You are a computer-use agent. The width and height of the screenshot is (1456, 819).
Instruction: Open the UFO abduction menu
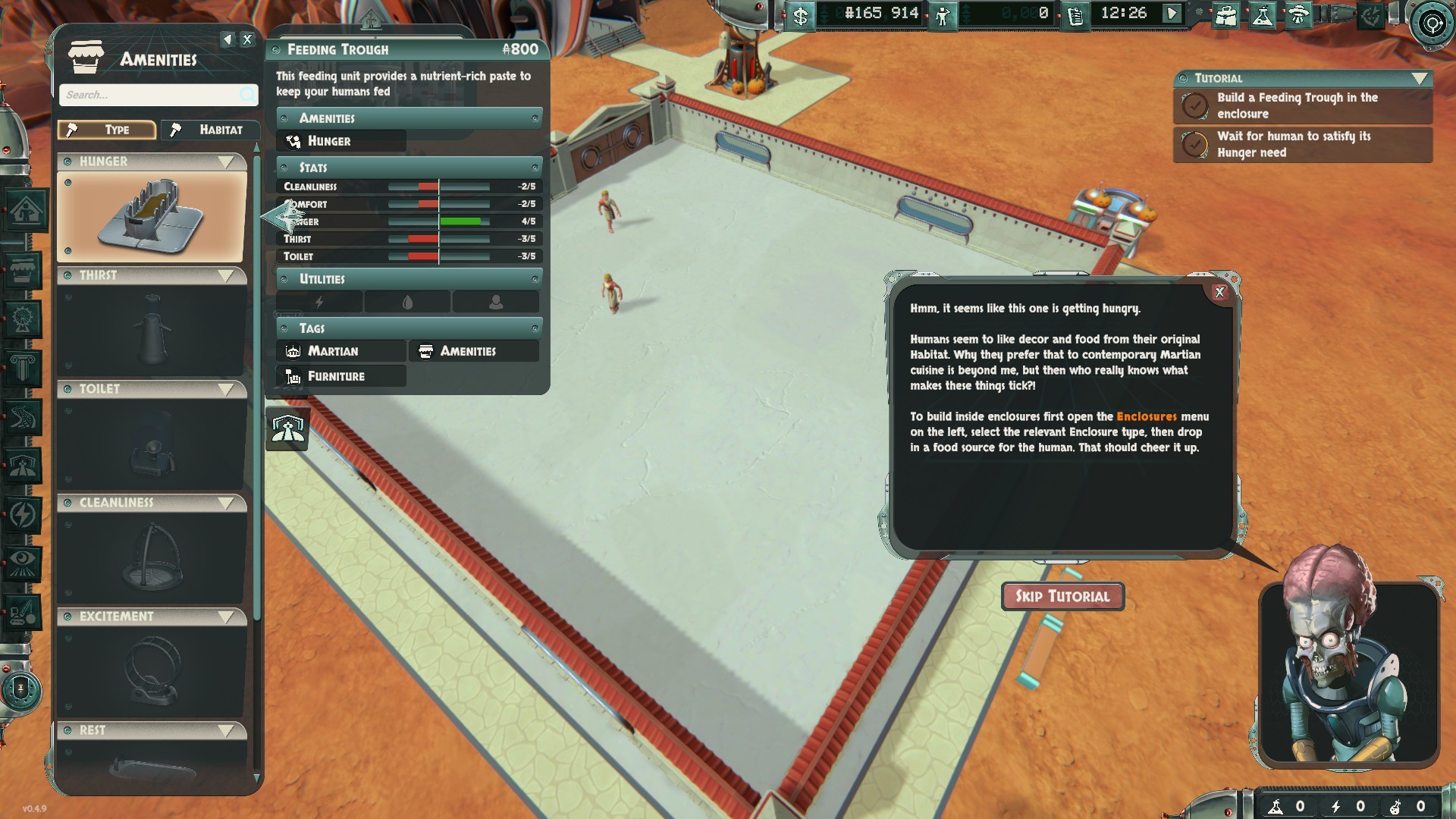click(x=1298, y=15)
